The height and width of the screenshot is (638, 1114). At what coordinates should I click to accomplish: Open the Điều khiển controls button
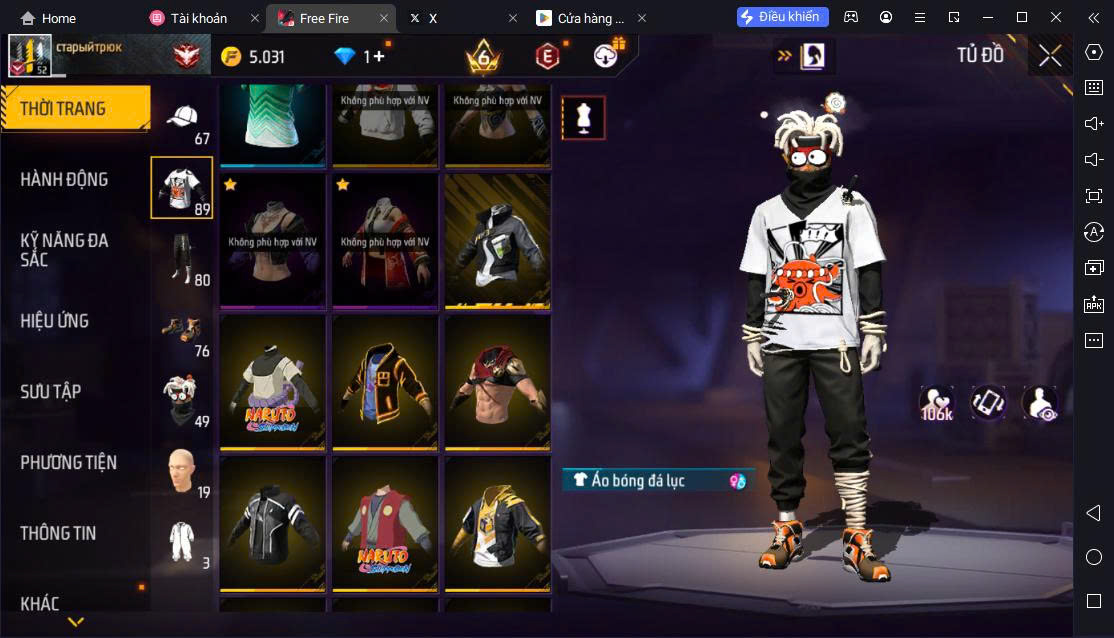[782, 17]
